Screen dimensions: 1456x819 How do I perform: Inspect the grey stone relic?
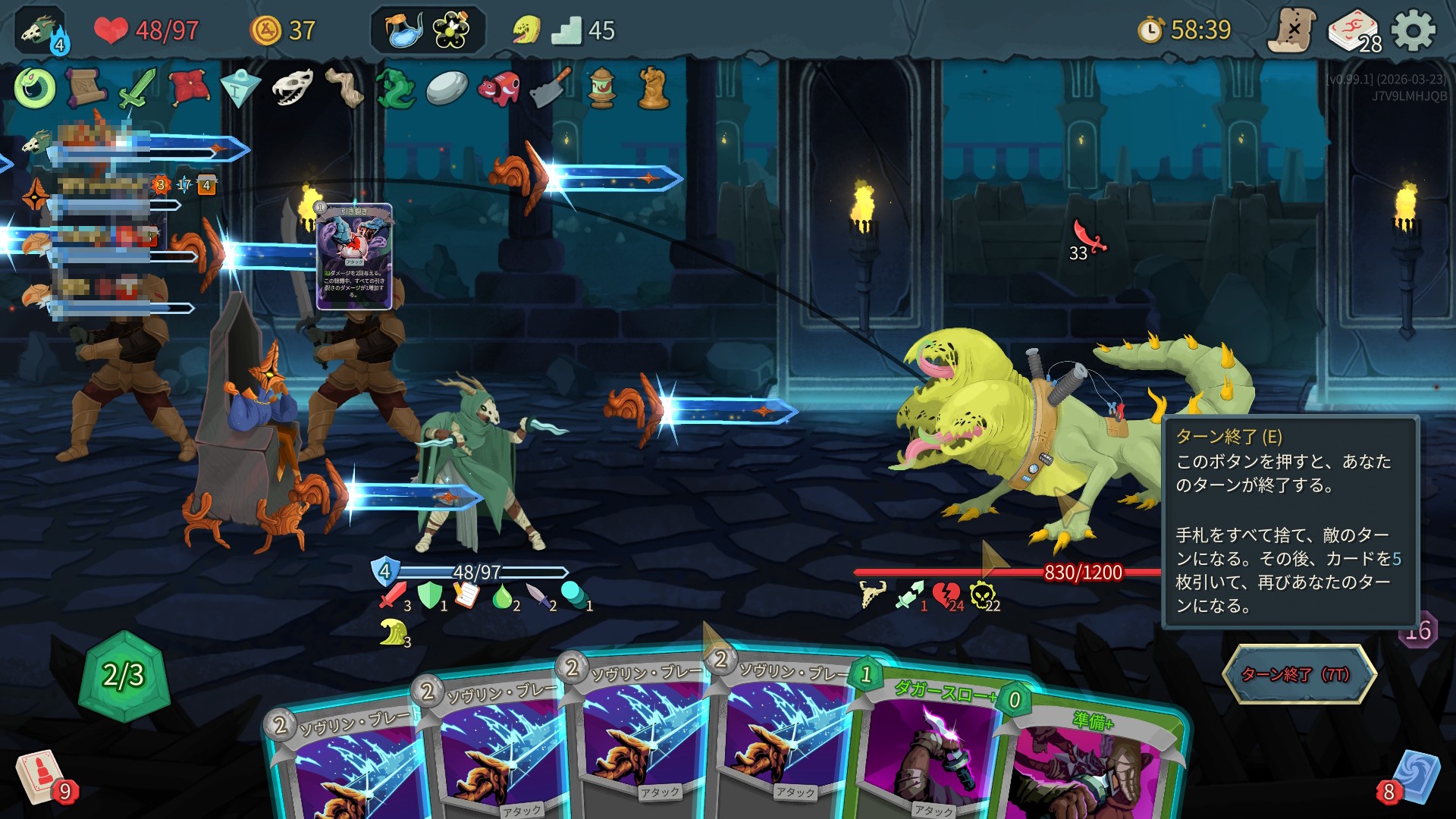tap(447, 88)
